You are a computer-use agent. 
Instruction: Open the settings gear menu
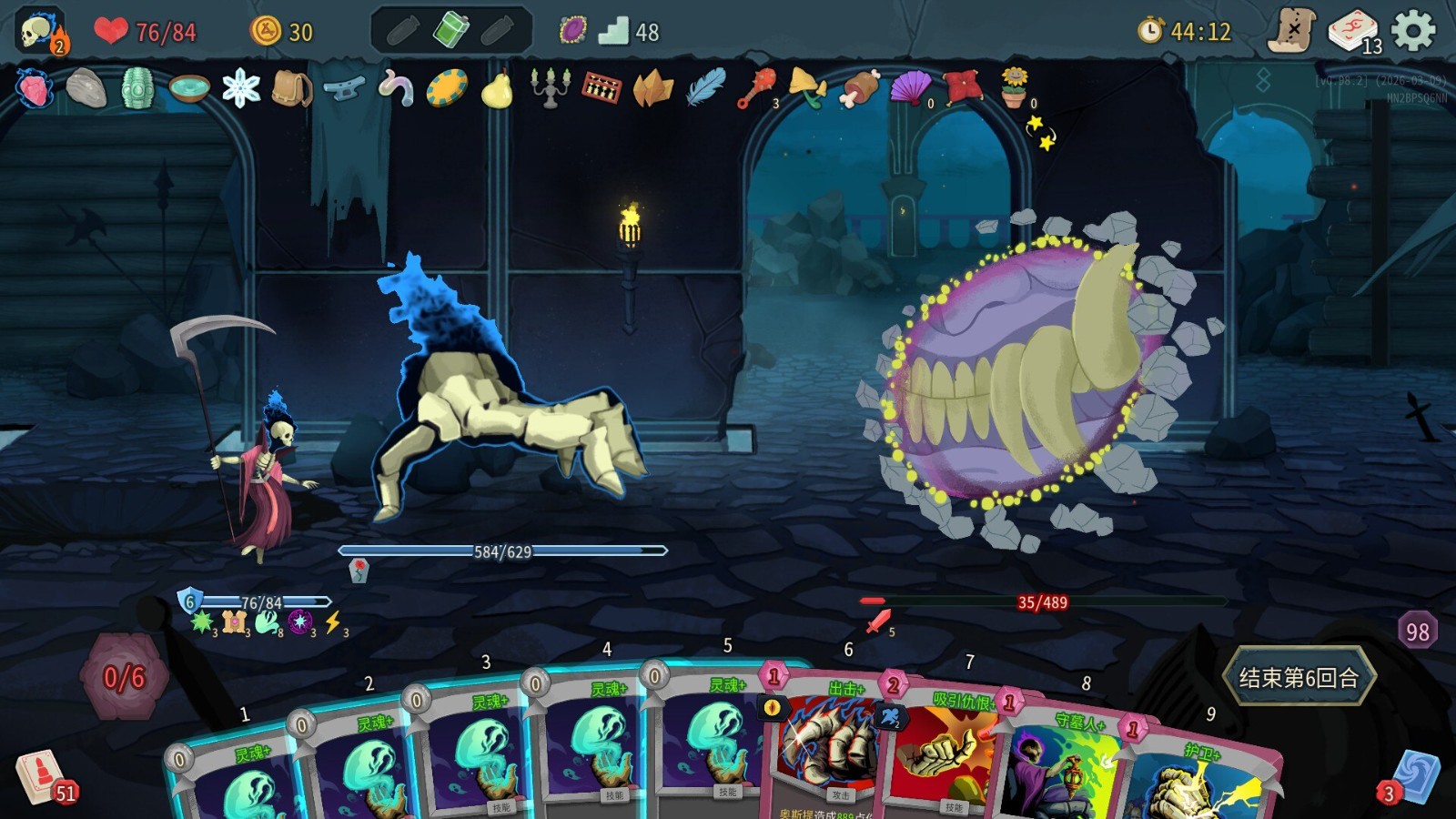tap(1413, 32)
